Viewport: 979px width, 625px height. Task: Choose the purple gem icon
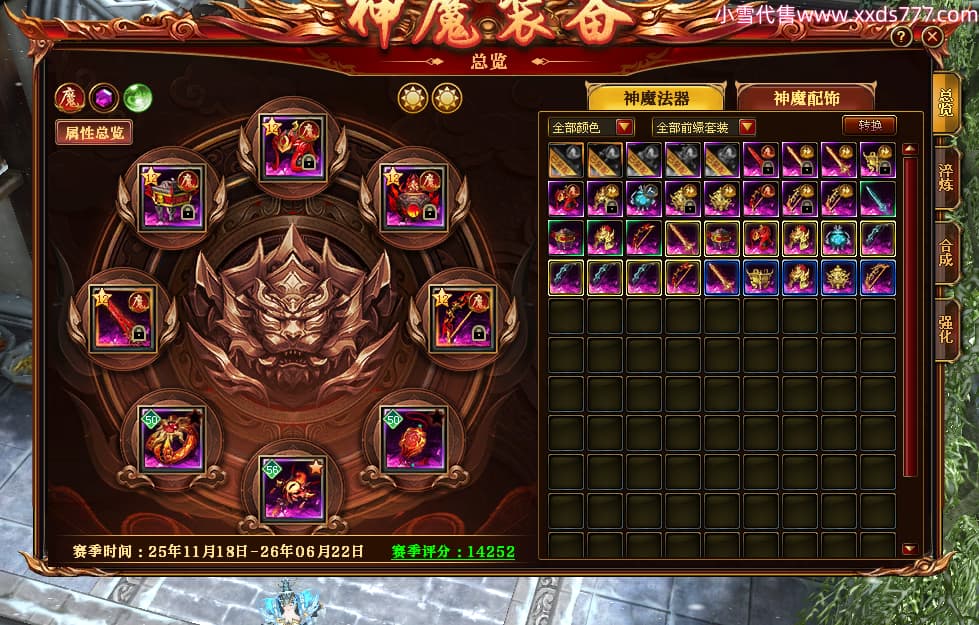tap(104, 97)
